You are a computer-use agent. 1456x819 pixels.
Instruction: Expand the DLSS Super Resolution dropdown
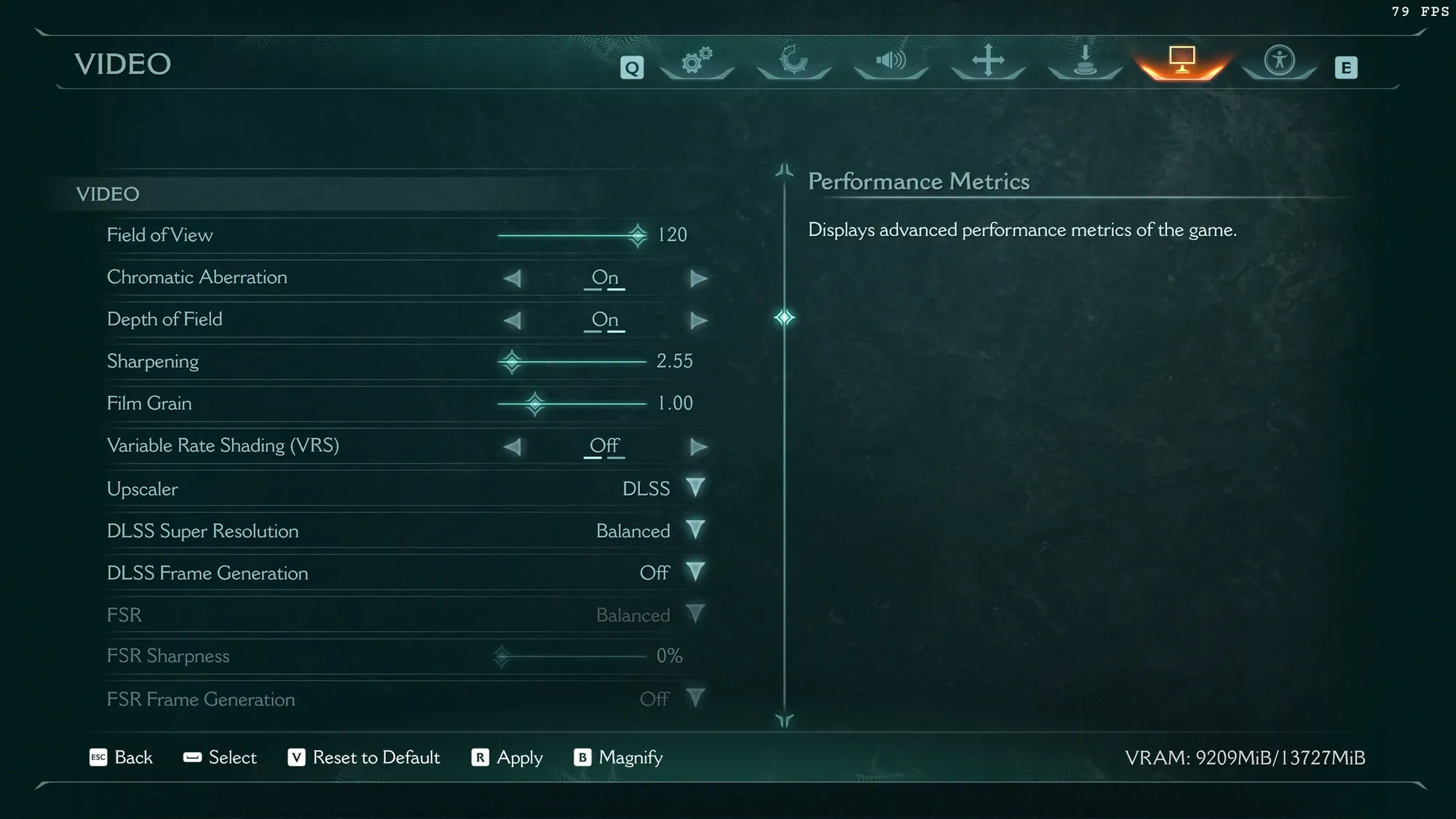tap(695, 530)
